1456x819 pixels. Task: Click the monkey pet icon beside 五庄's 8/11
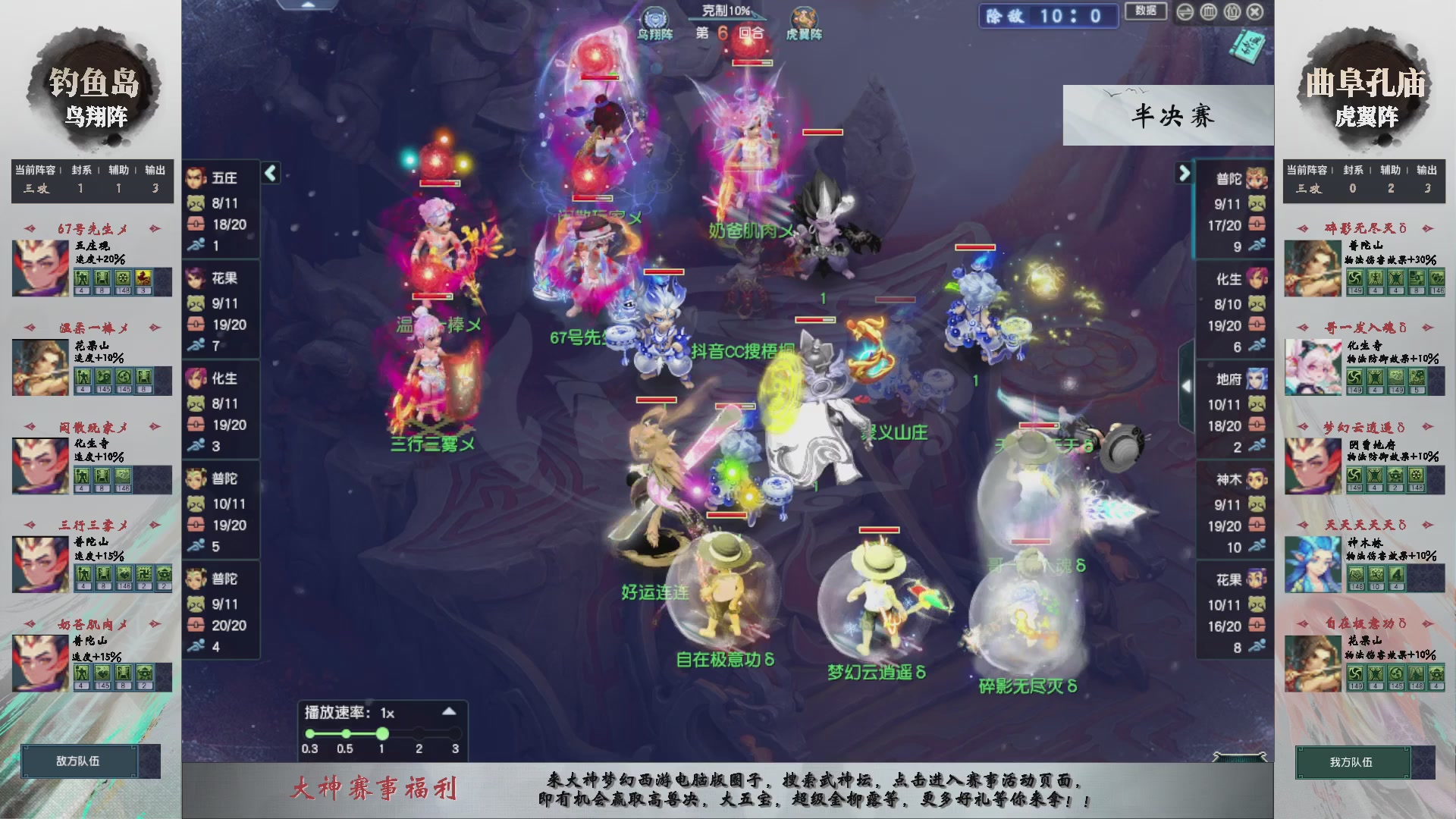196,202
